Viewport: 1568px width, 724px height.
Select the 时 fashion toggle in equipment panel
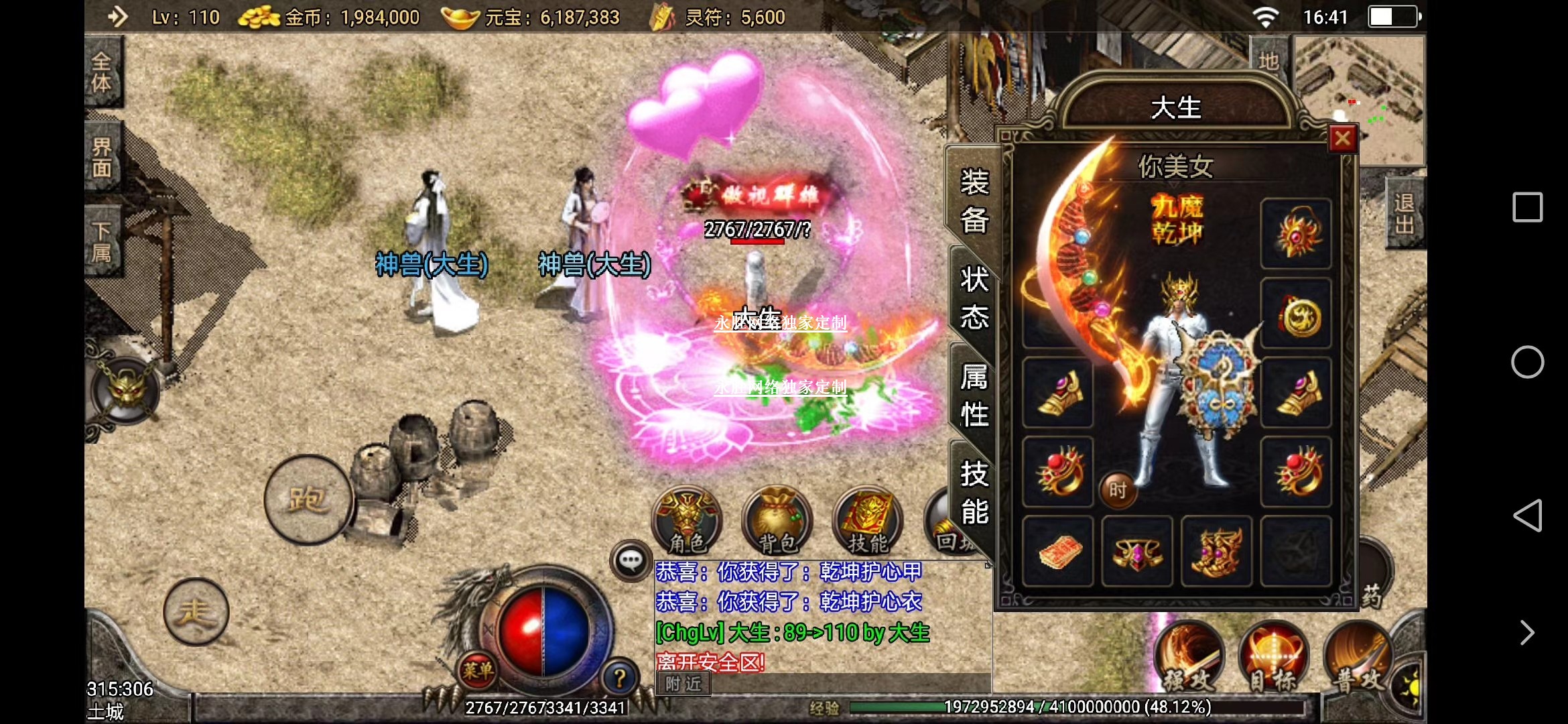(x=1117, y=490)
